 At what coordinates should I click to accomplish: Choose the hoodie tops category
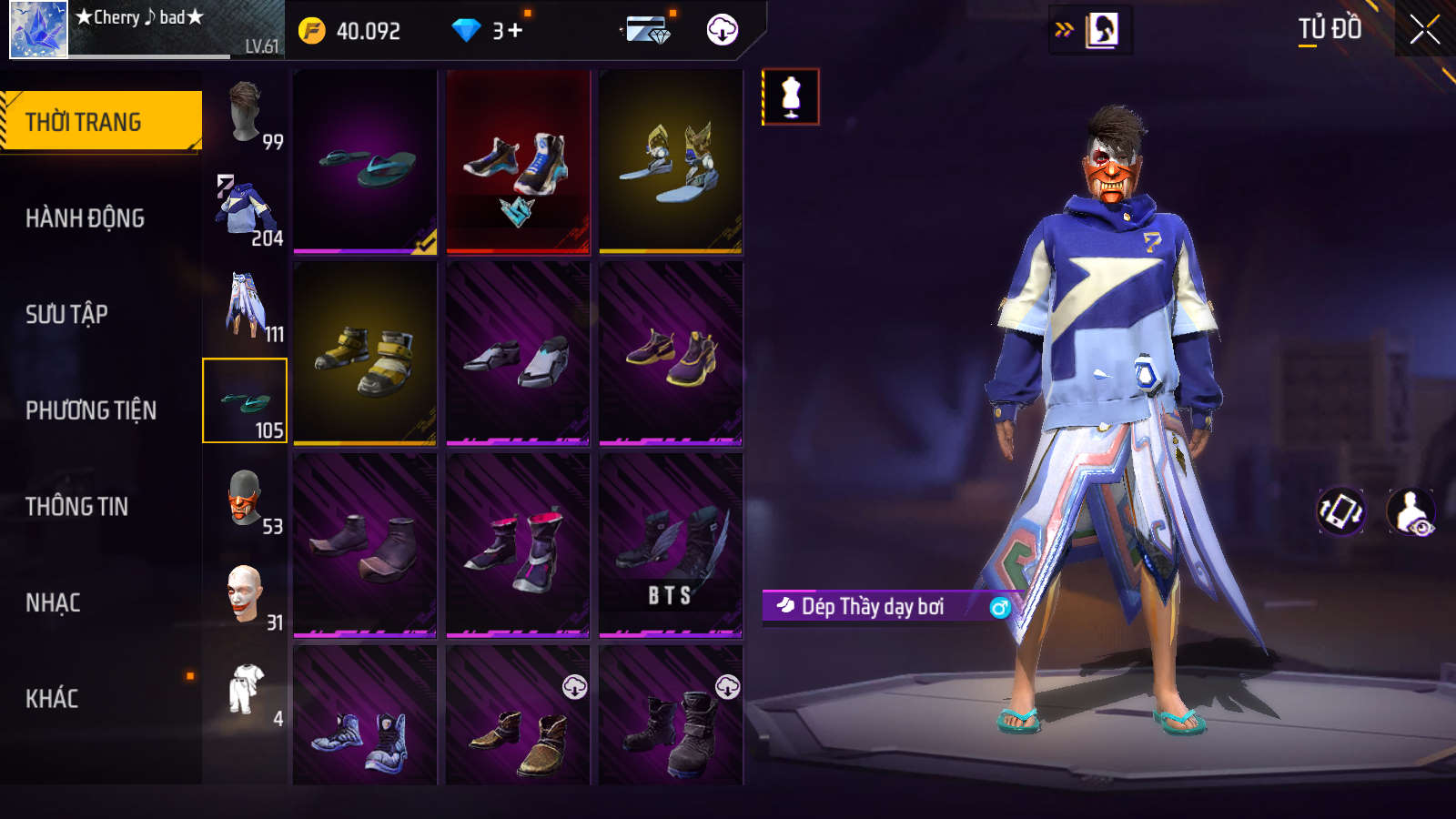(x=245, y=210)
